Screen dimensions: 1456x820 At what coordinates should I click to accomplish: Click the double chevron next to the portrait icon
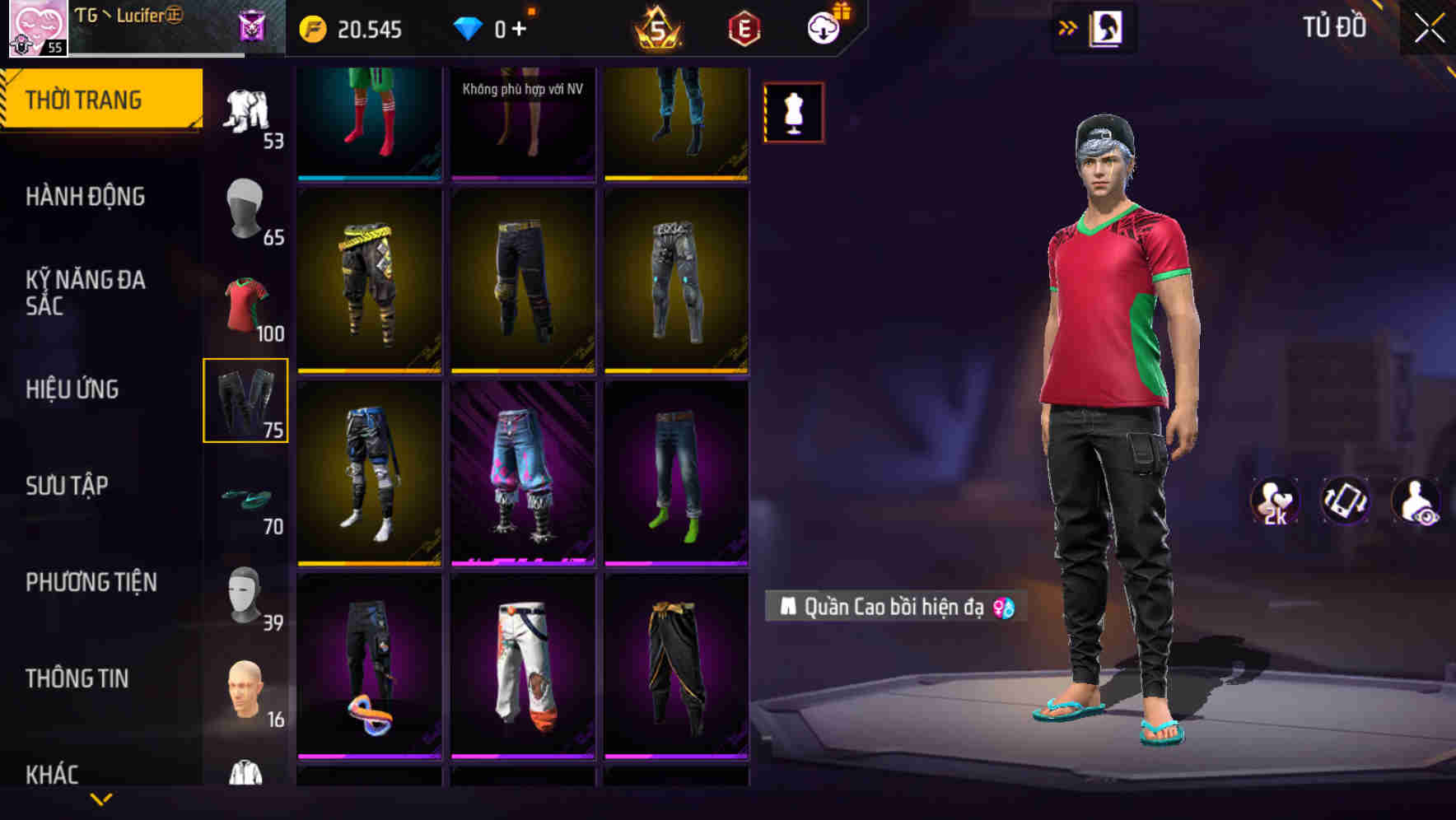1068,27
